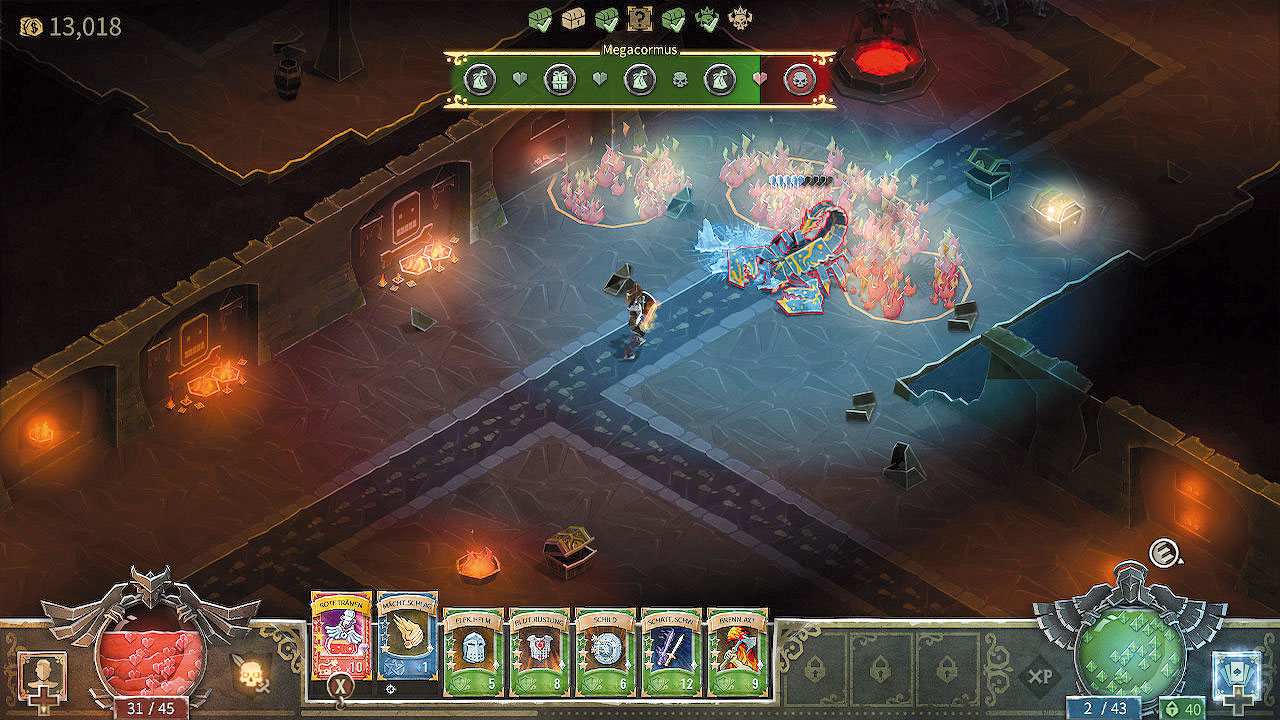
Task: Click the XP diamond icon
Action: click(1040, 677)
